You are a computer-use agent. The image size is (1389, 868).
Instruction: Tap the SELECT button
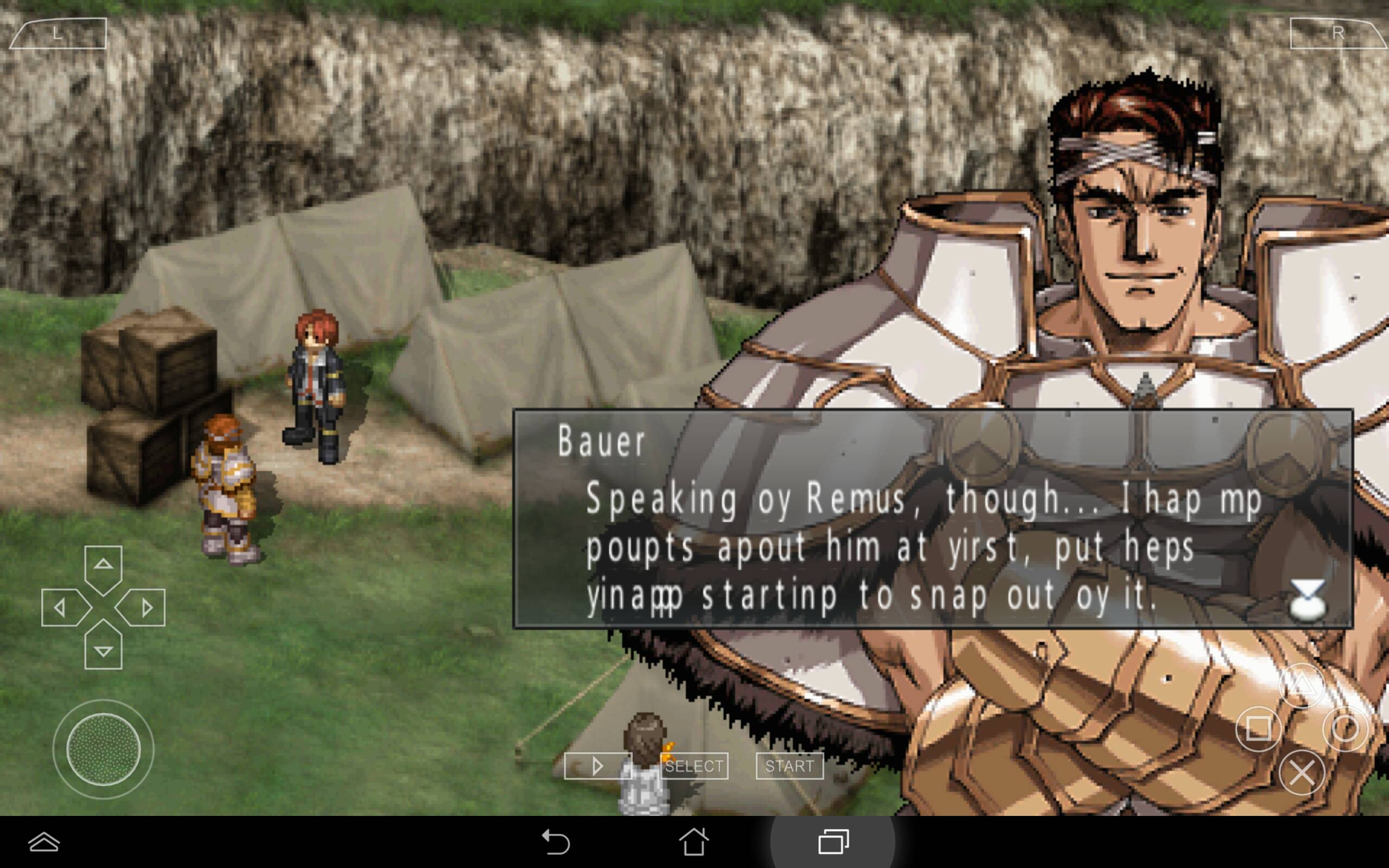[x=694, y=766]
